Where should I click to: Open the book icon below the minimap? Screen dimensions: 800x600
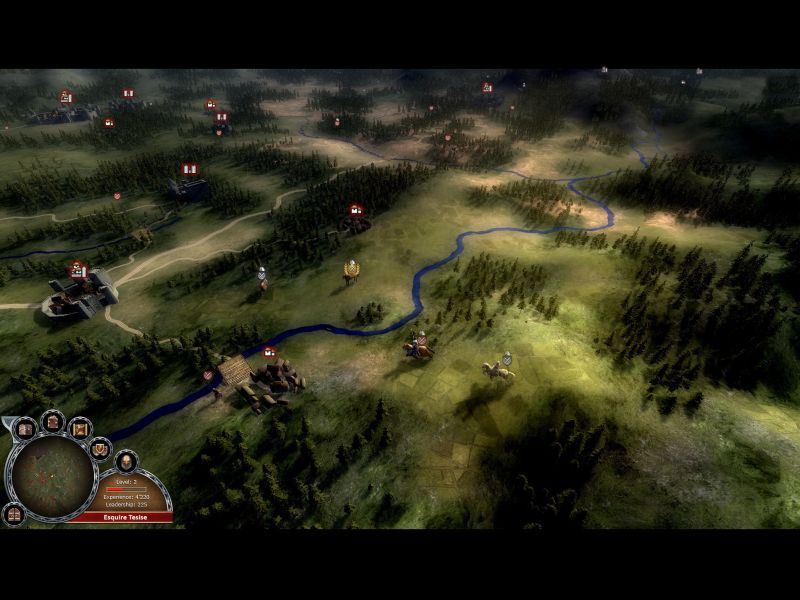(14, 514)
